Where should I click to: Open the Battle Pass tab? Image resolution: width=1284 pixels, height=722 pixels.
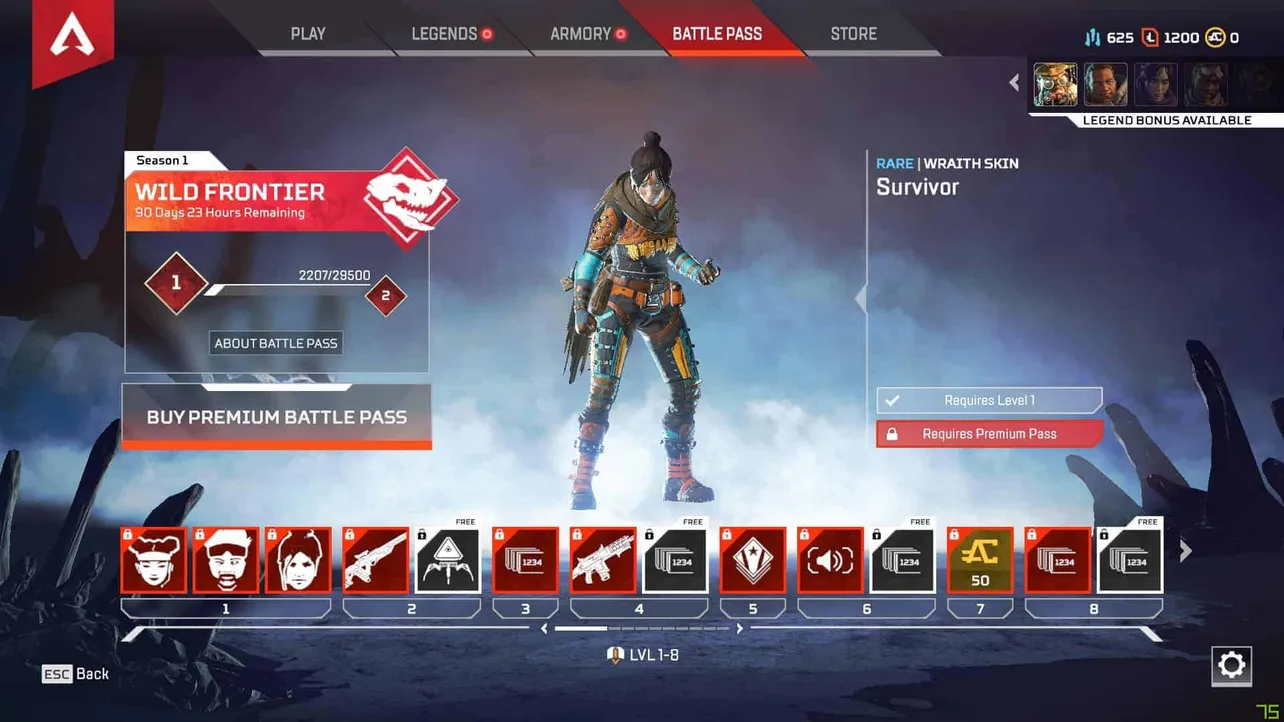point(717,33)
